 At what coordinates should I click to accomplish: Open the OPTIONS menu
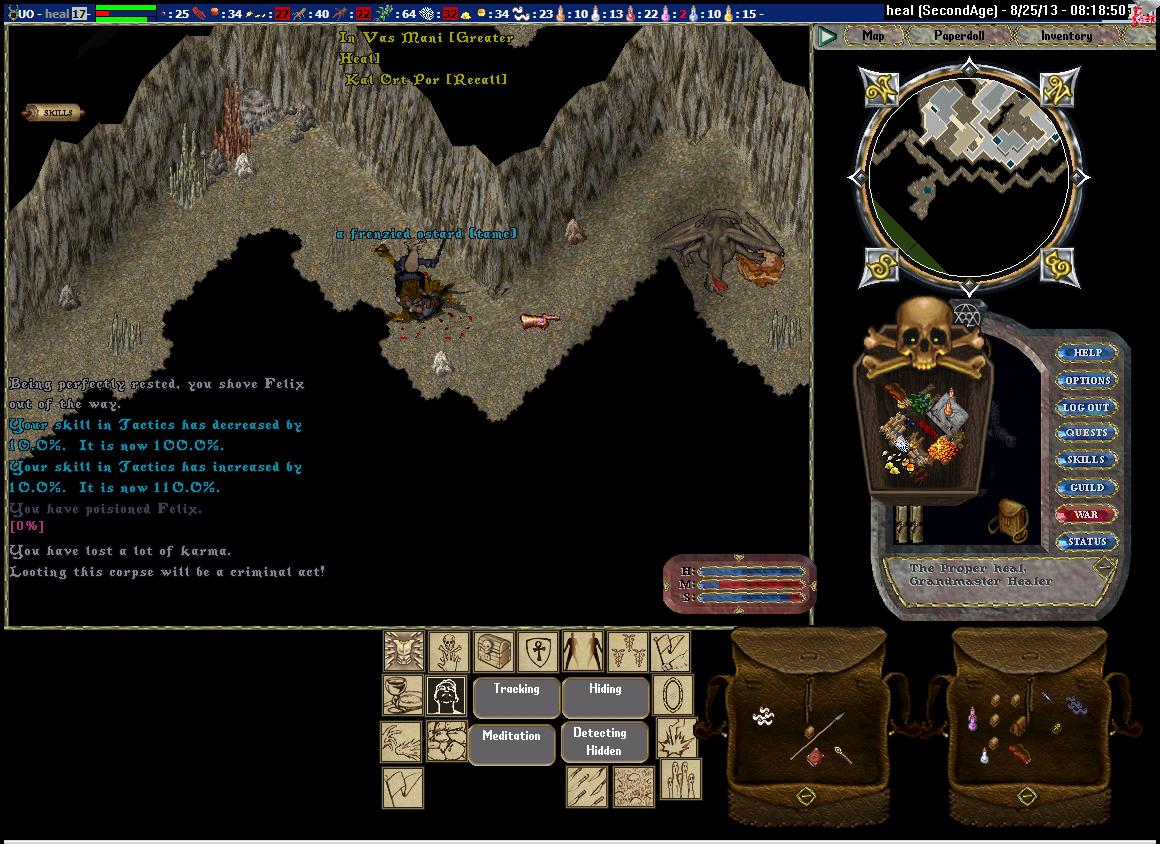[1087, 380]
